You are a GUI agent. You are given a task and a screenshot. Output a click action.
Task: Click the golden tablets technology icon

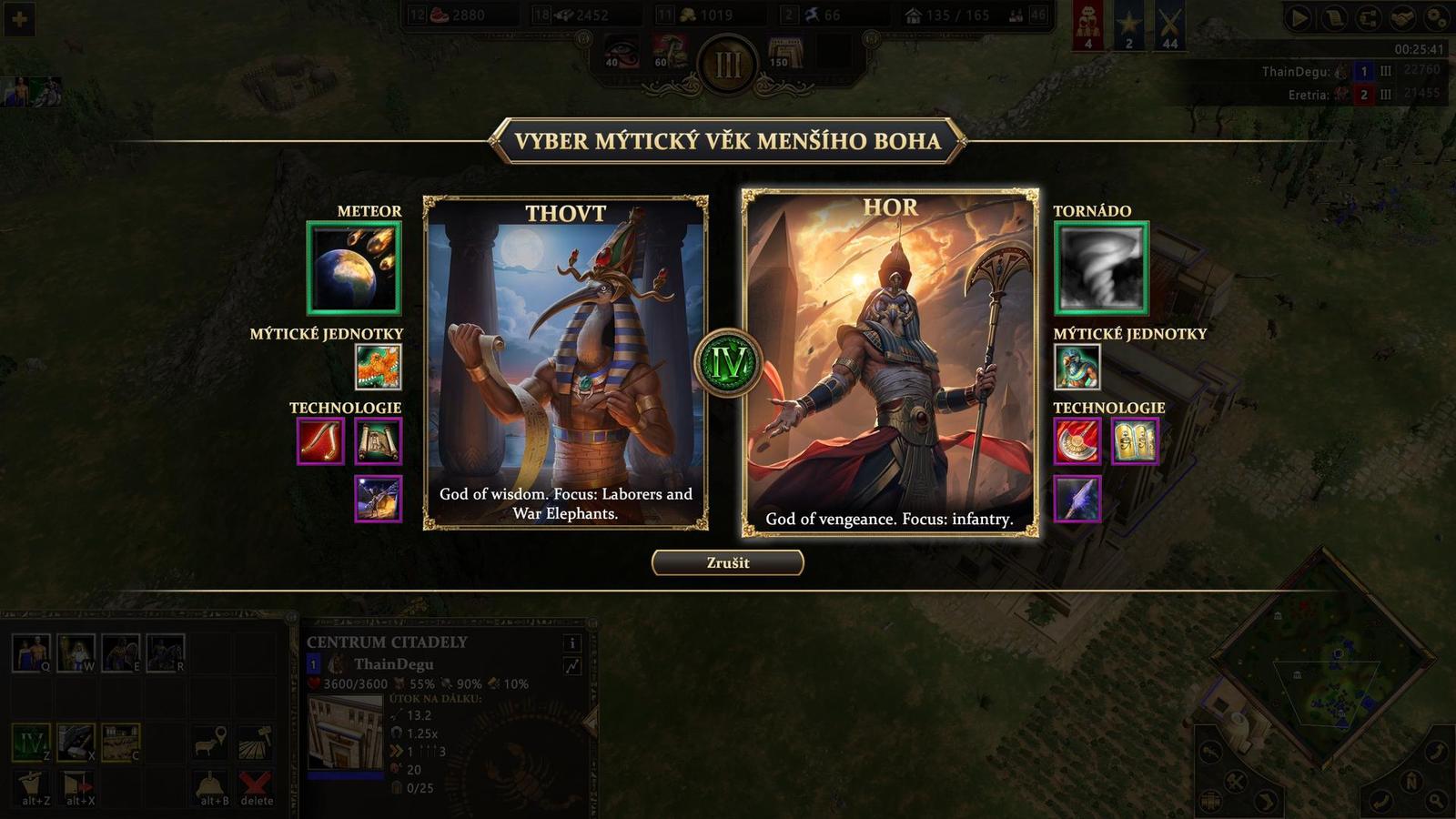click(1135, 442)
